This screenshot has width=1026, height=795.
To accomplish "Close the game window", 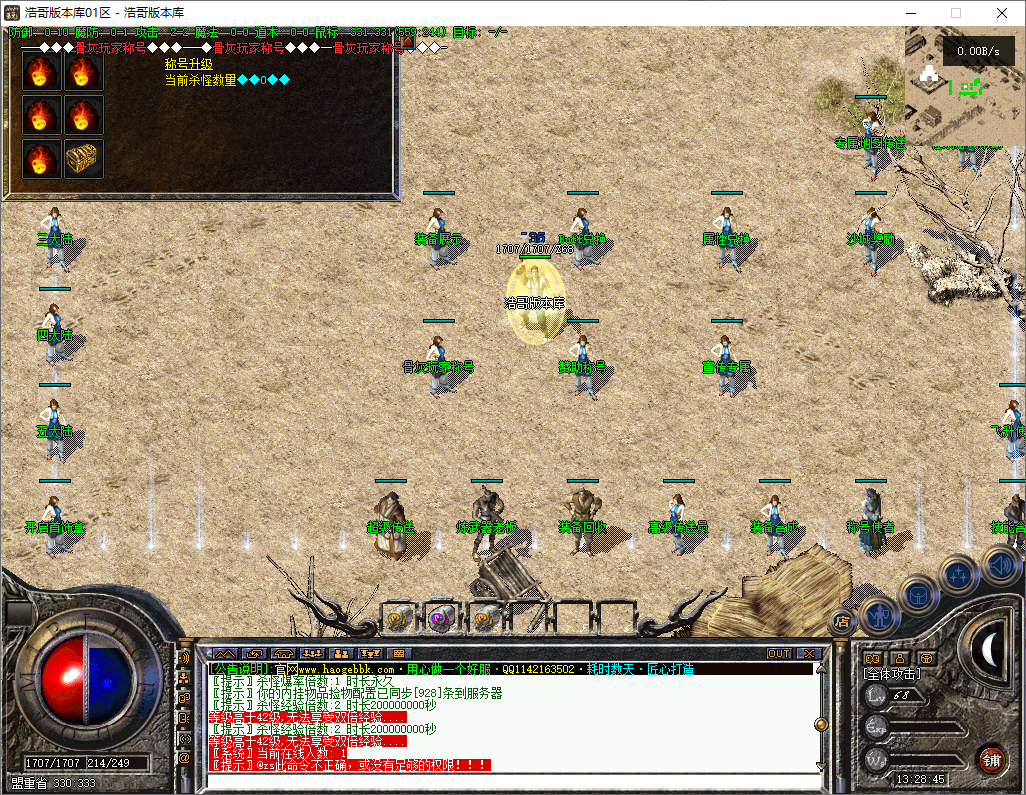I will coord(1001,13).
